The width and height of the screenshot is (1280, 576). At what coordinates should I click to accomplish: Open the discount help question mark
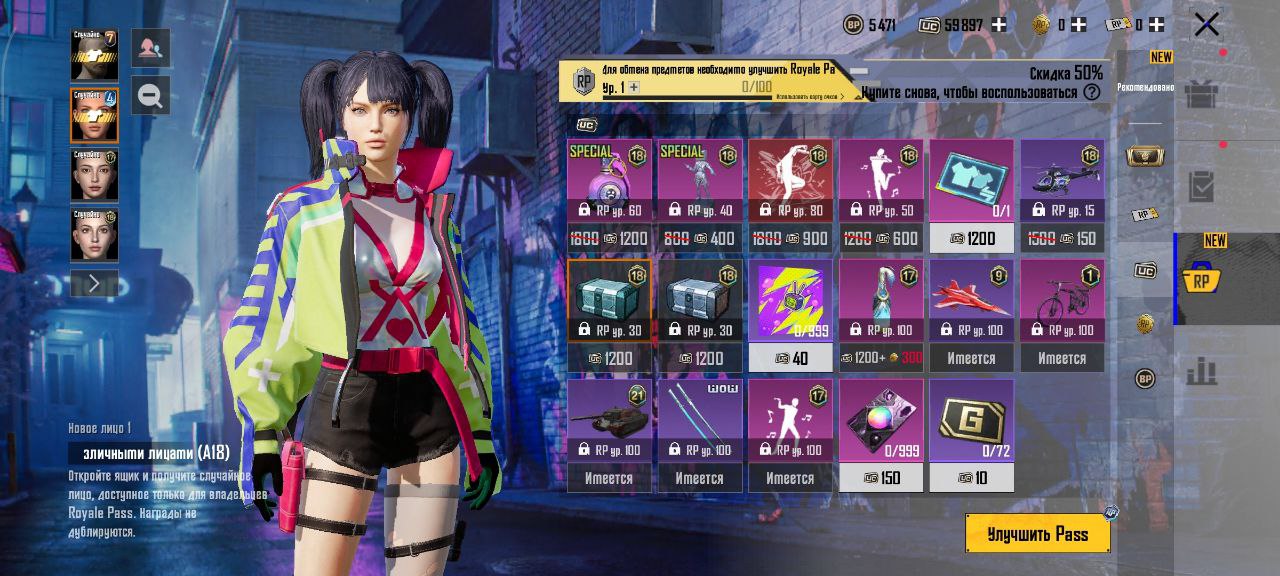[x=1092, y=92]
